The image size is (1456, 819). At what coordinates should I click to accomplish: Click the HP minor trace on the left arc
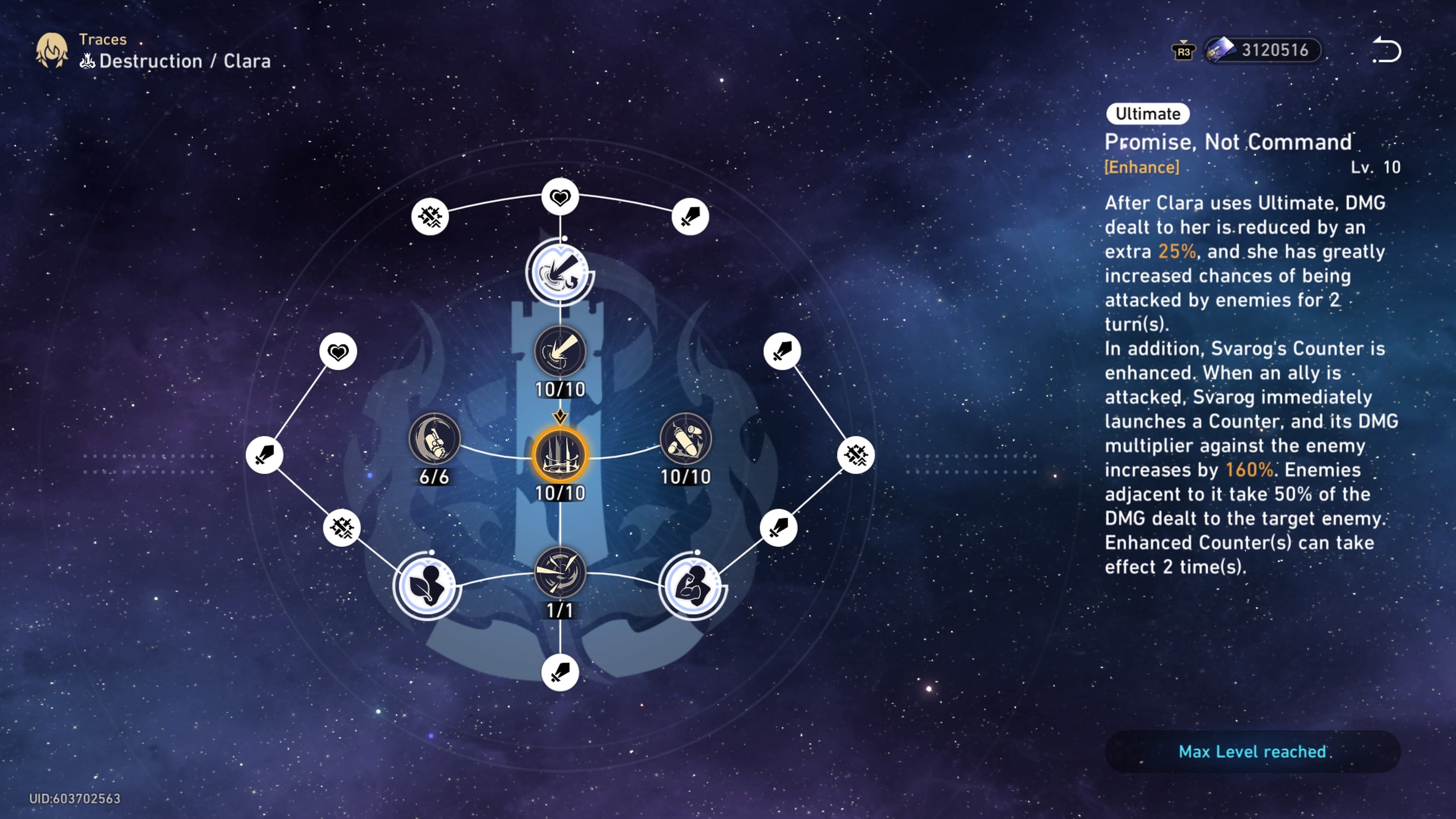337,350
